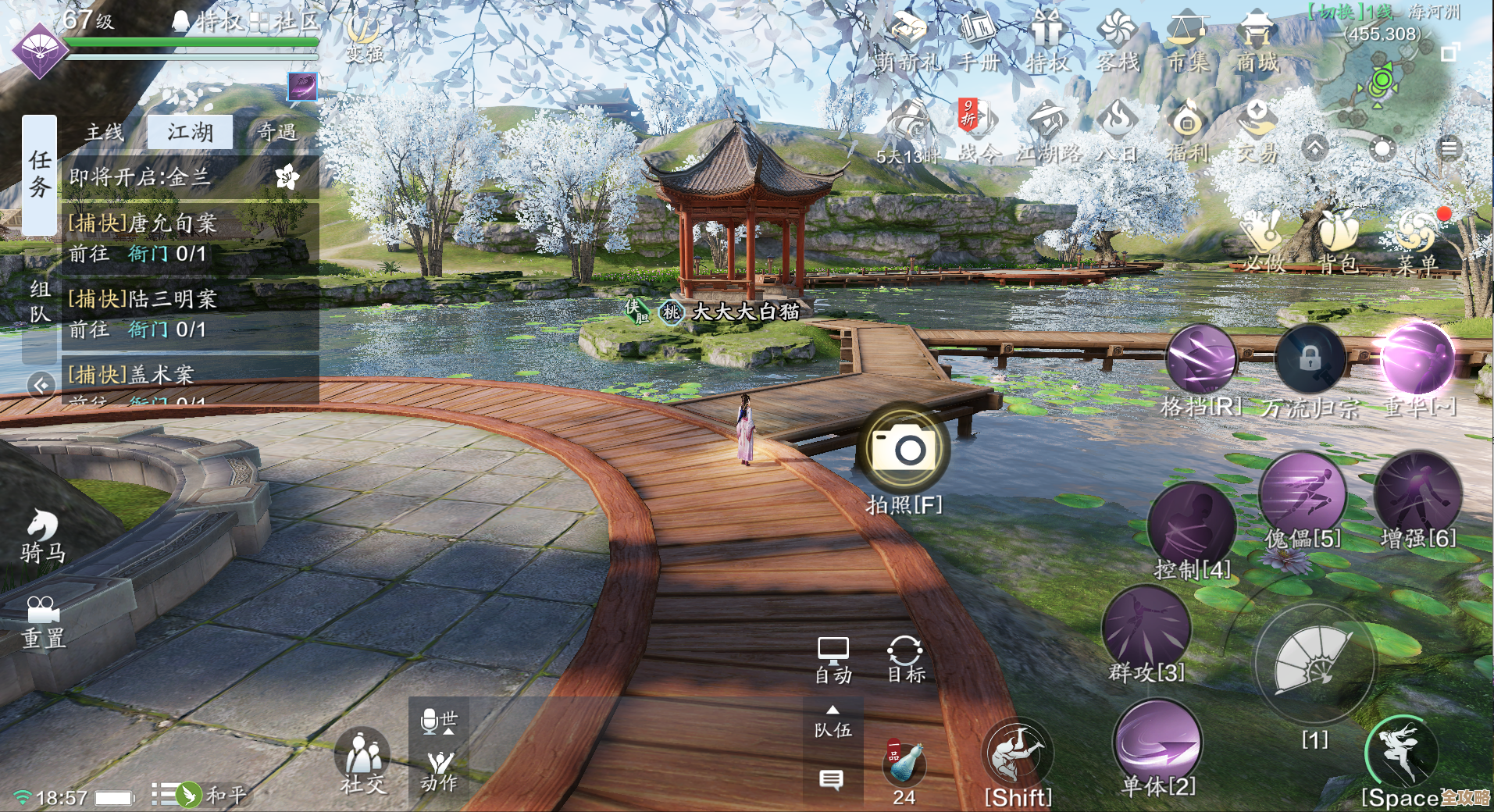Use the 控制 skill
The image size is (1494, 812).
pyautogui.click(x=1191, y=527)
